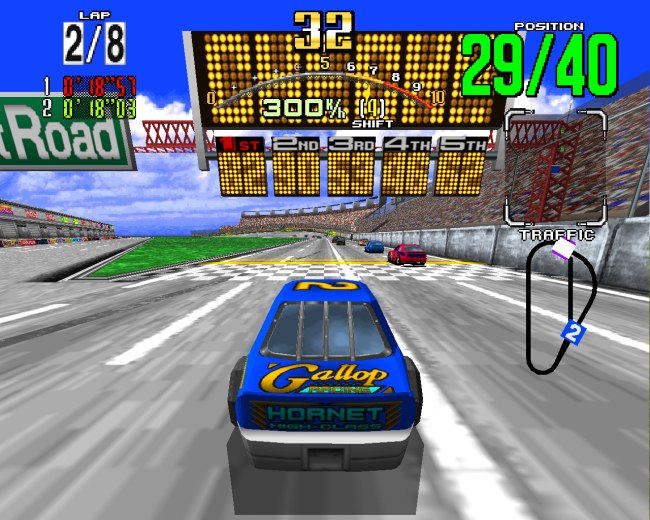This screenshot has height=520, width=650.
Task: Open the Traffic radar frame
Action: tap(555, 168)
